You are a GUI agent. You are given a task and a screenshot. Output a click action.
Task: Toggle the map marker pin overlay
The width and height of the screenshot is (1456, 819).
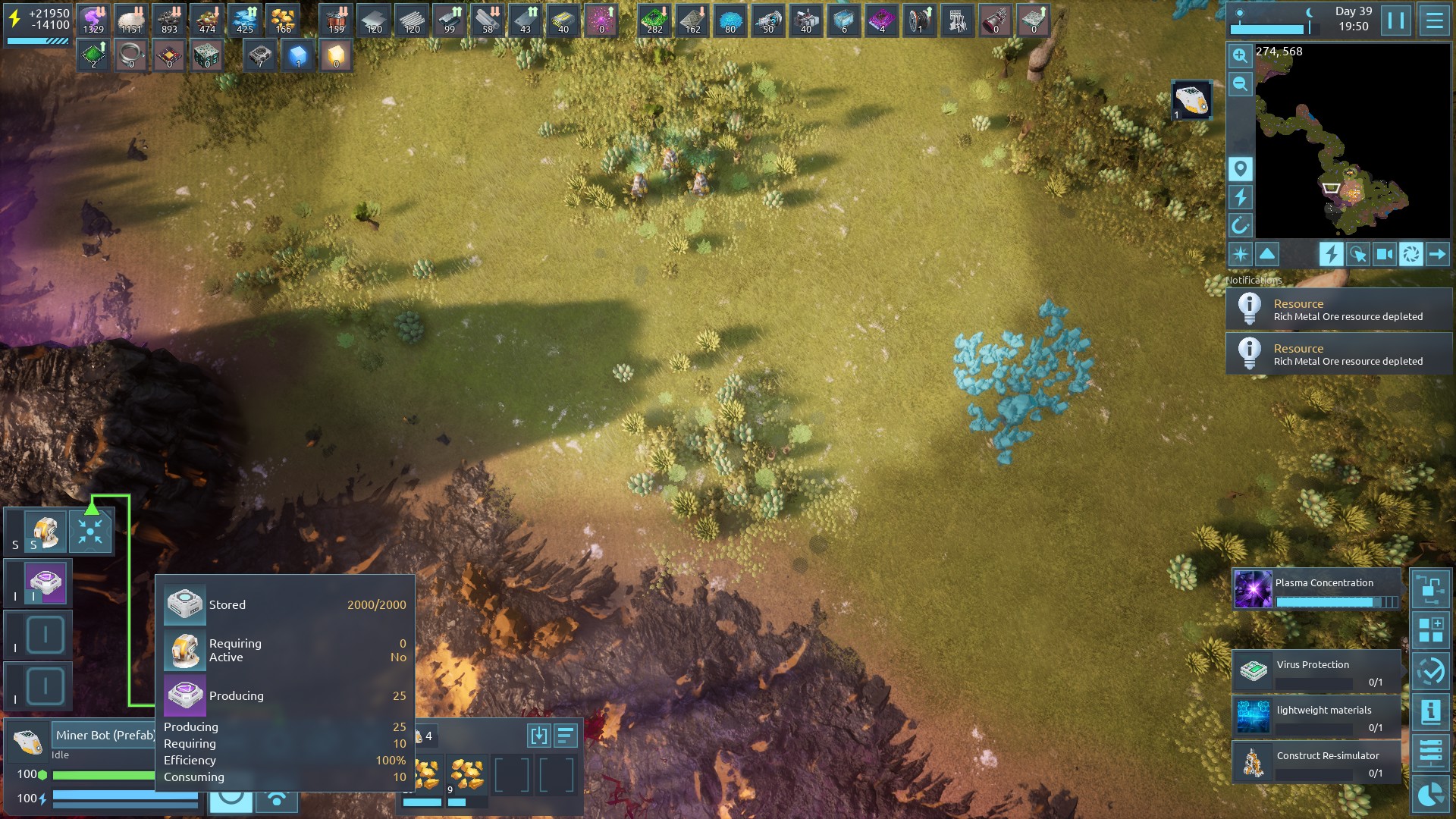pyautogui.click(x=1240, y=168)
